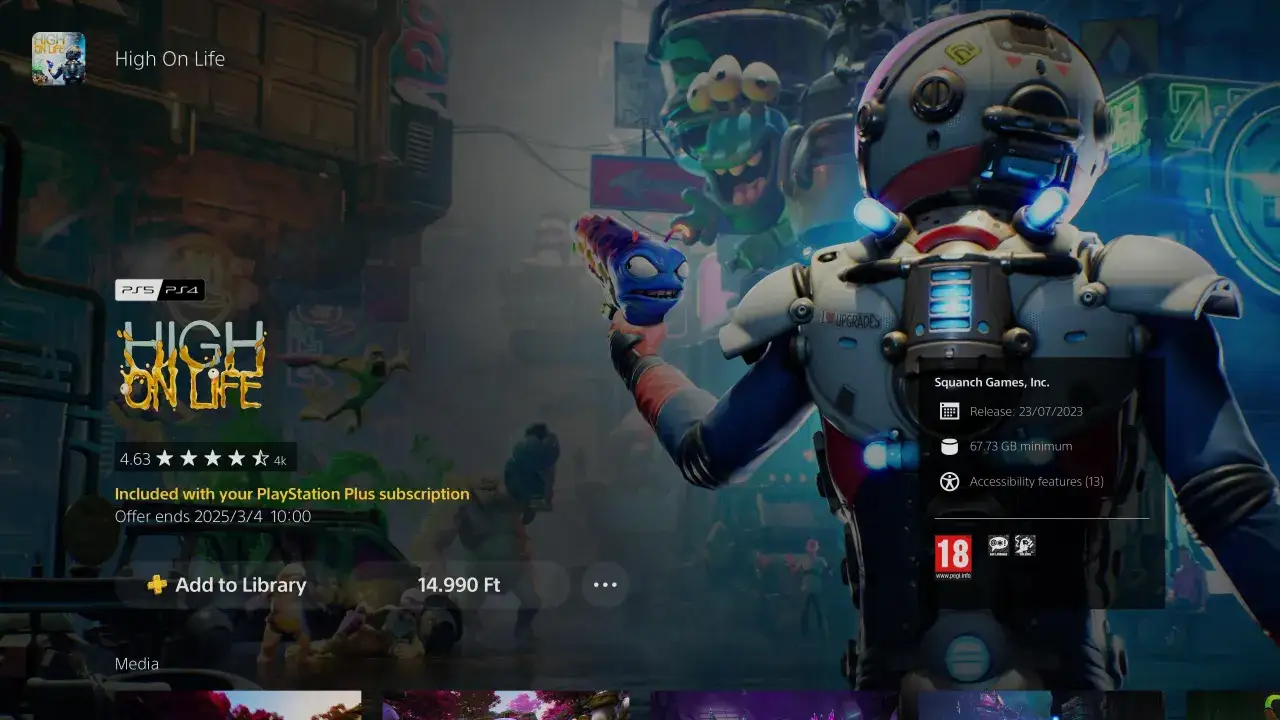Select the 14.990 Ft purchase option
The image size is (1280, 720).
(458, 584)
